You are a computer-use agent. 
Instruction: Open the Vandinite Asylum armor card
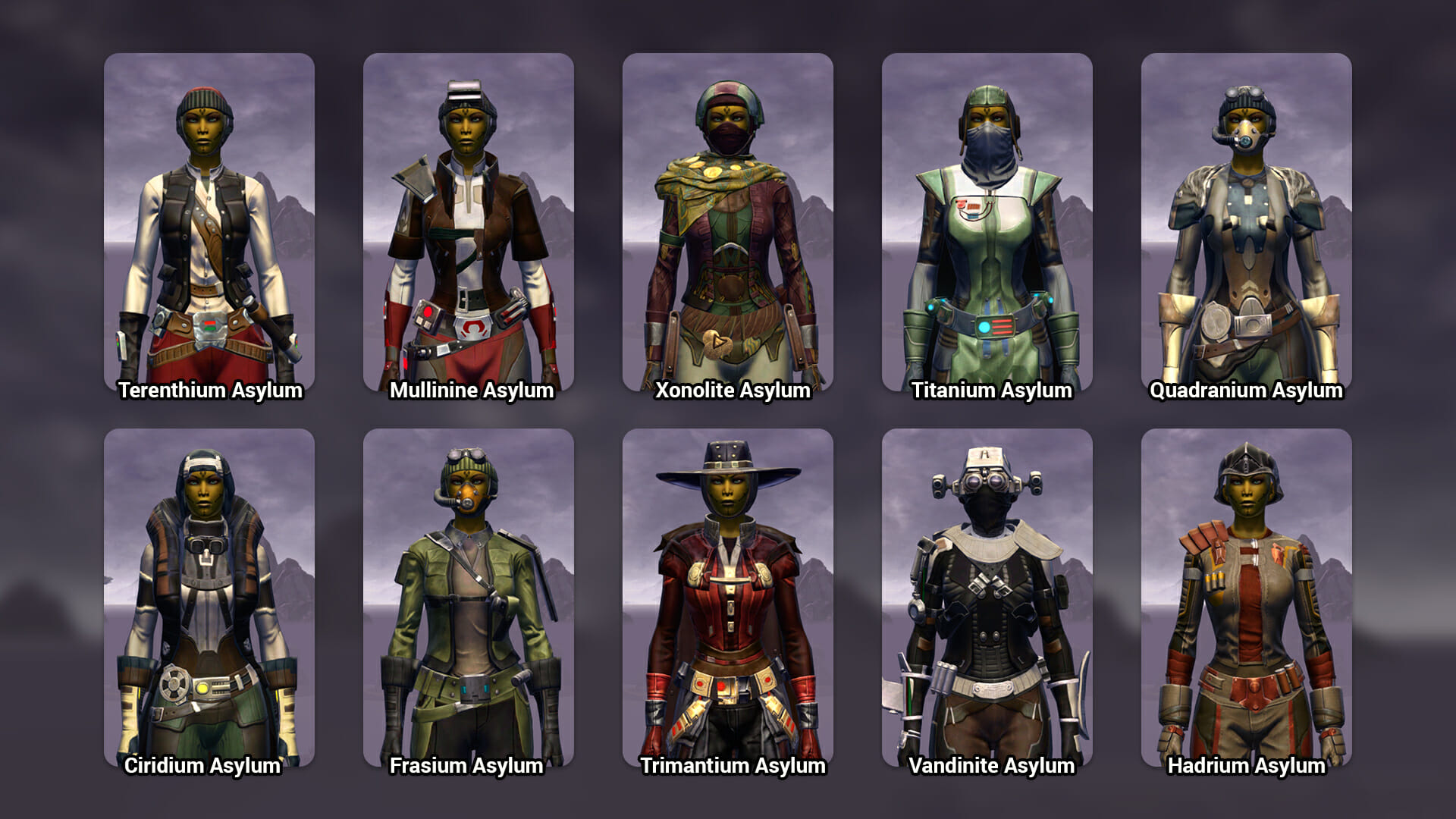pos(987,598)
